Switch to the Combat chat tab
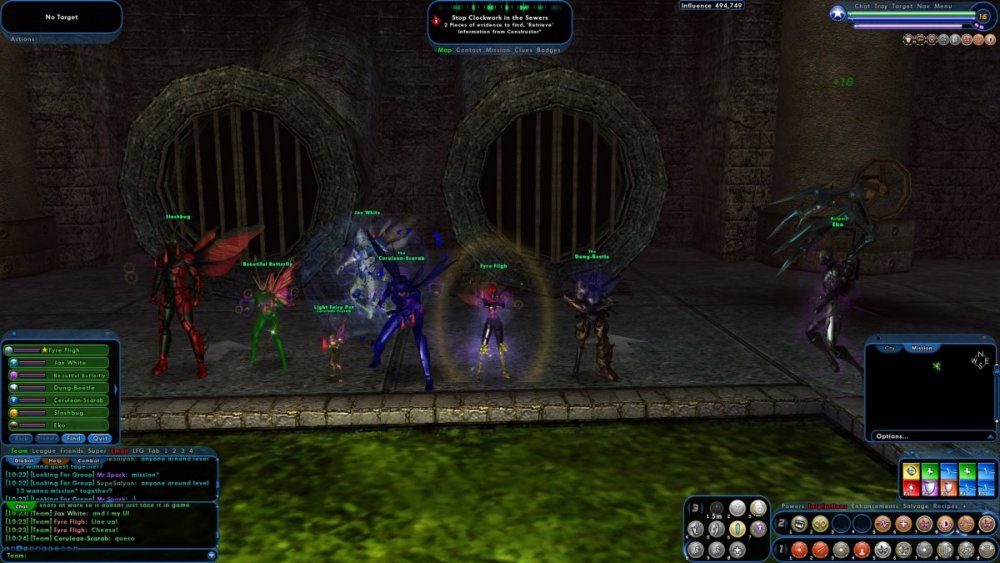The width and height of the screenshot is (1000, 563). 89,460
